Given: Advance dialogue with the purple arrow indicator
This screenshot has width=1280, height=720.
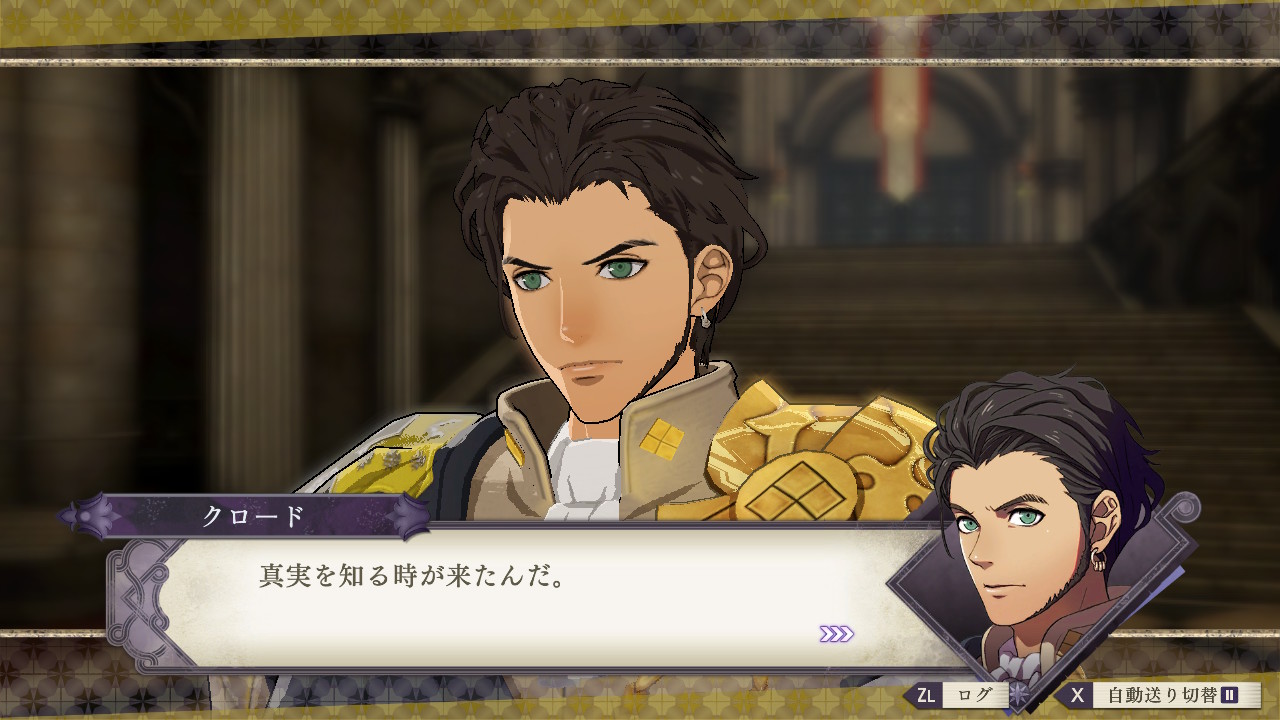Looking at the screenshot, I should (836, 634).
